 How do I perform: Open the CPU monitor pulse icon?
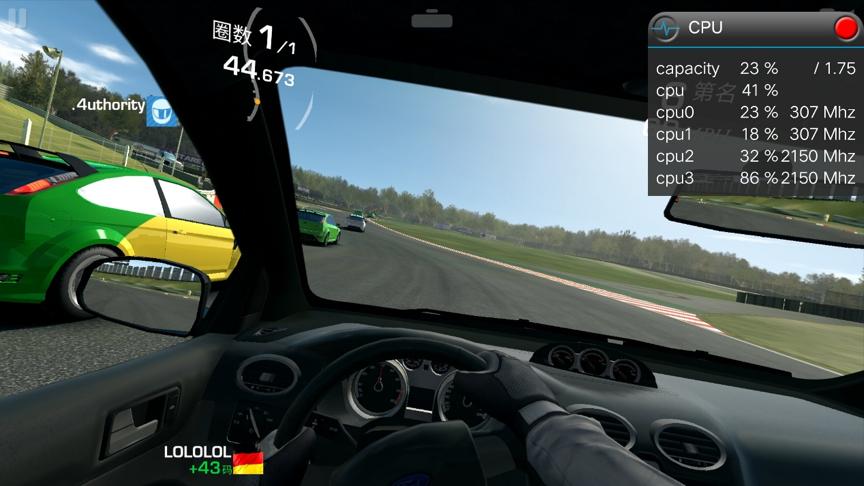pos(665,29)
